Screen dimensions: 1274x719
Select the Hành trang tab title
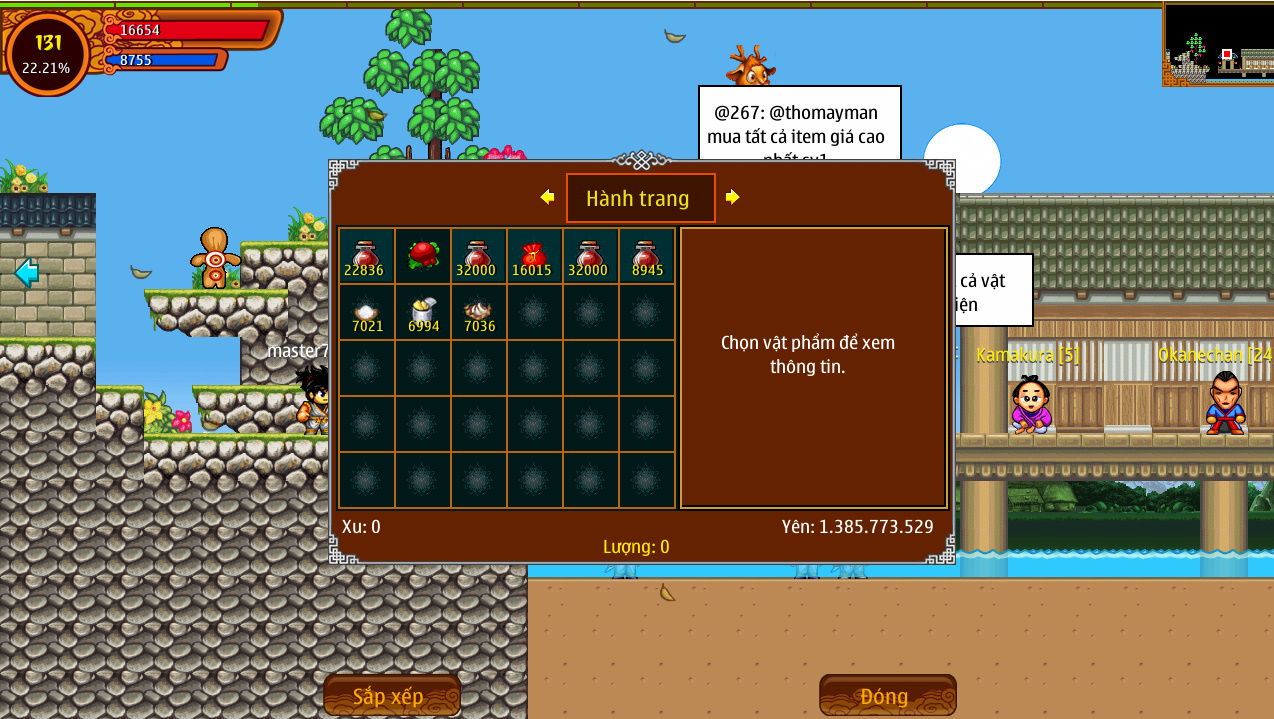(x=640, y=198)
